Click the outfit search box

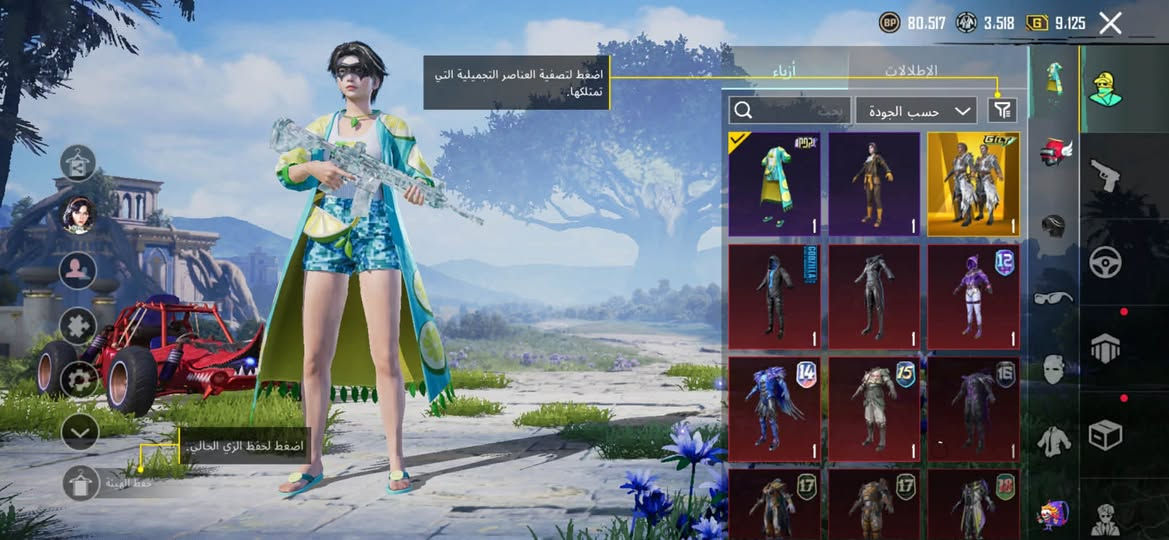pyautogui.click(x=790, y=110)
